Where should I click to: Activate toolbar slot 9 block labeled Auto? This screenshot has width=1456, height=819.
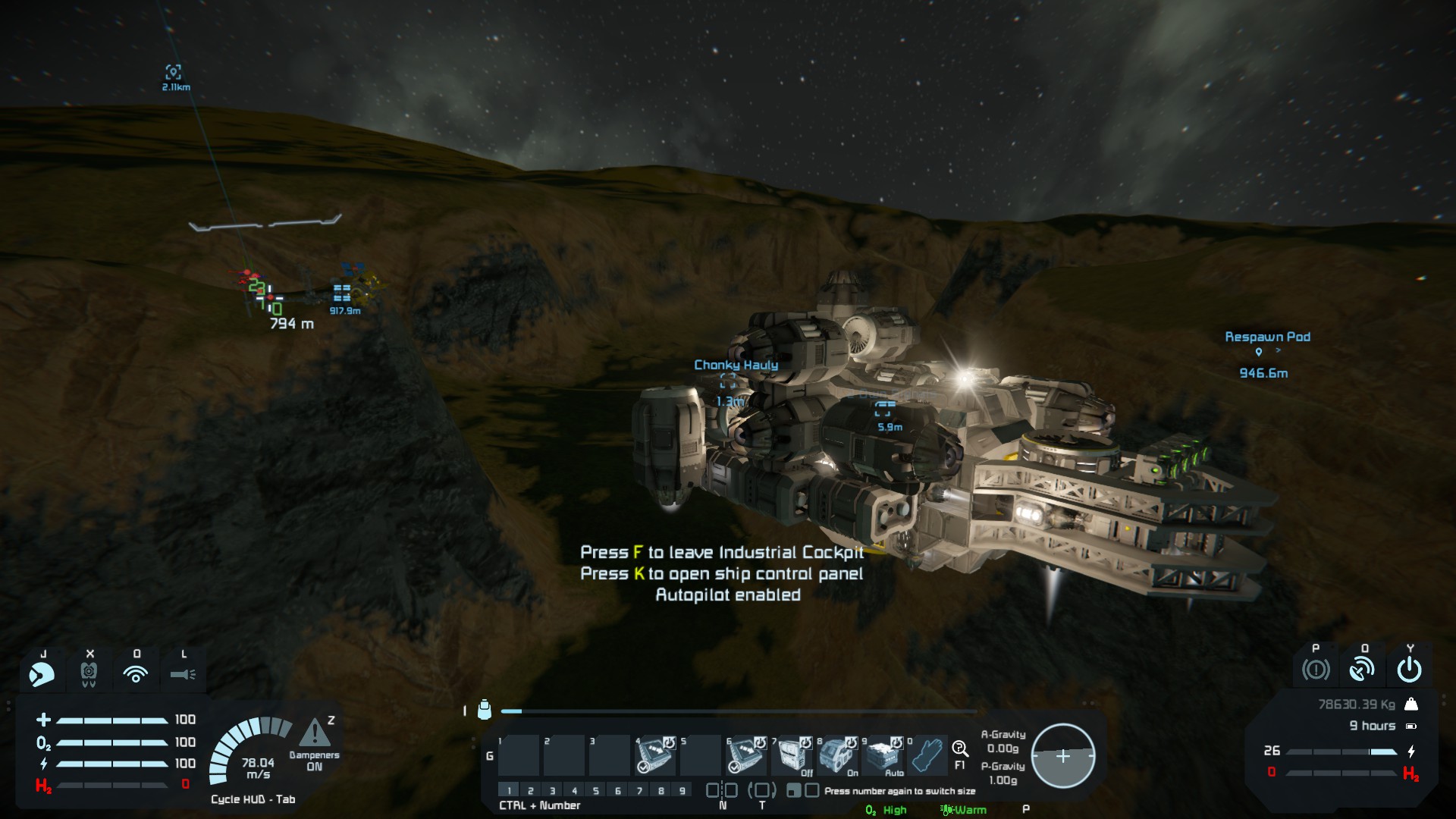click(x=883, y=755)
